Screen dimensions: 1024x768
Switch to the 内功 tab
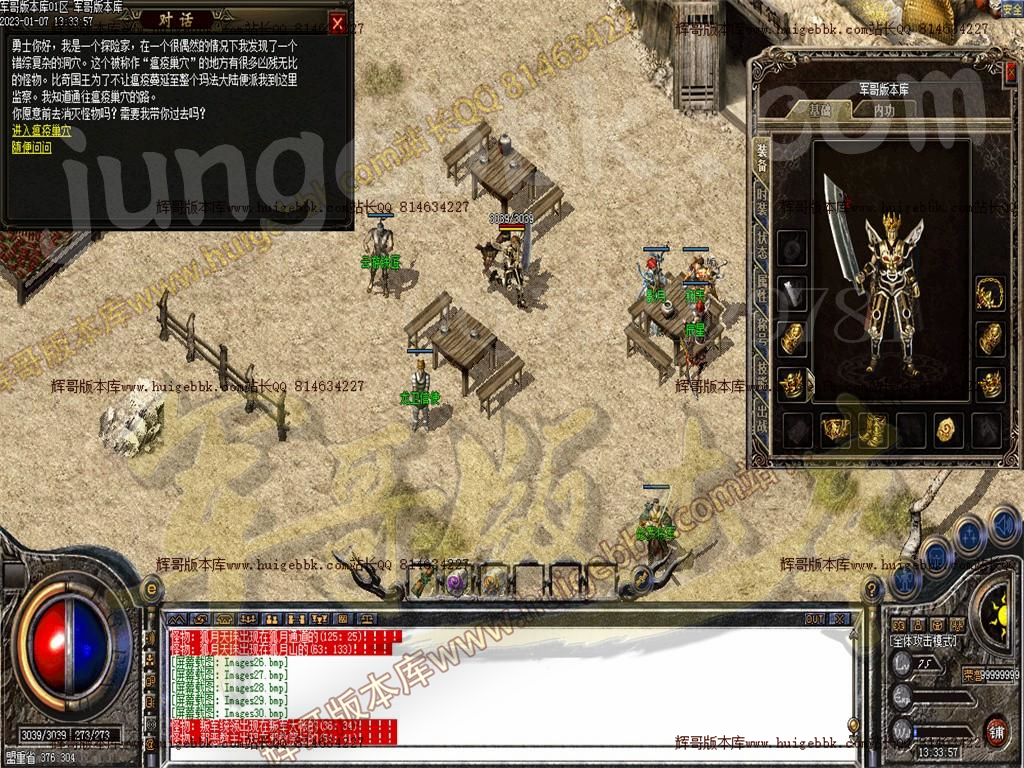(884, 111)
